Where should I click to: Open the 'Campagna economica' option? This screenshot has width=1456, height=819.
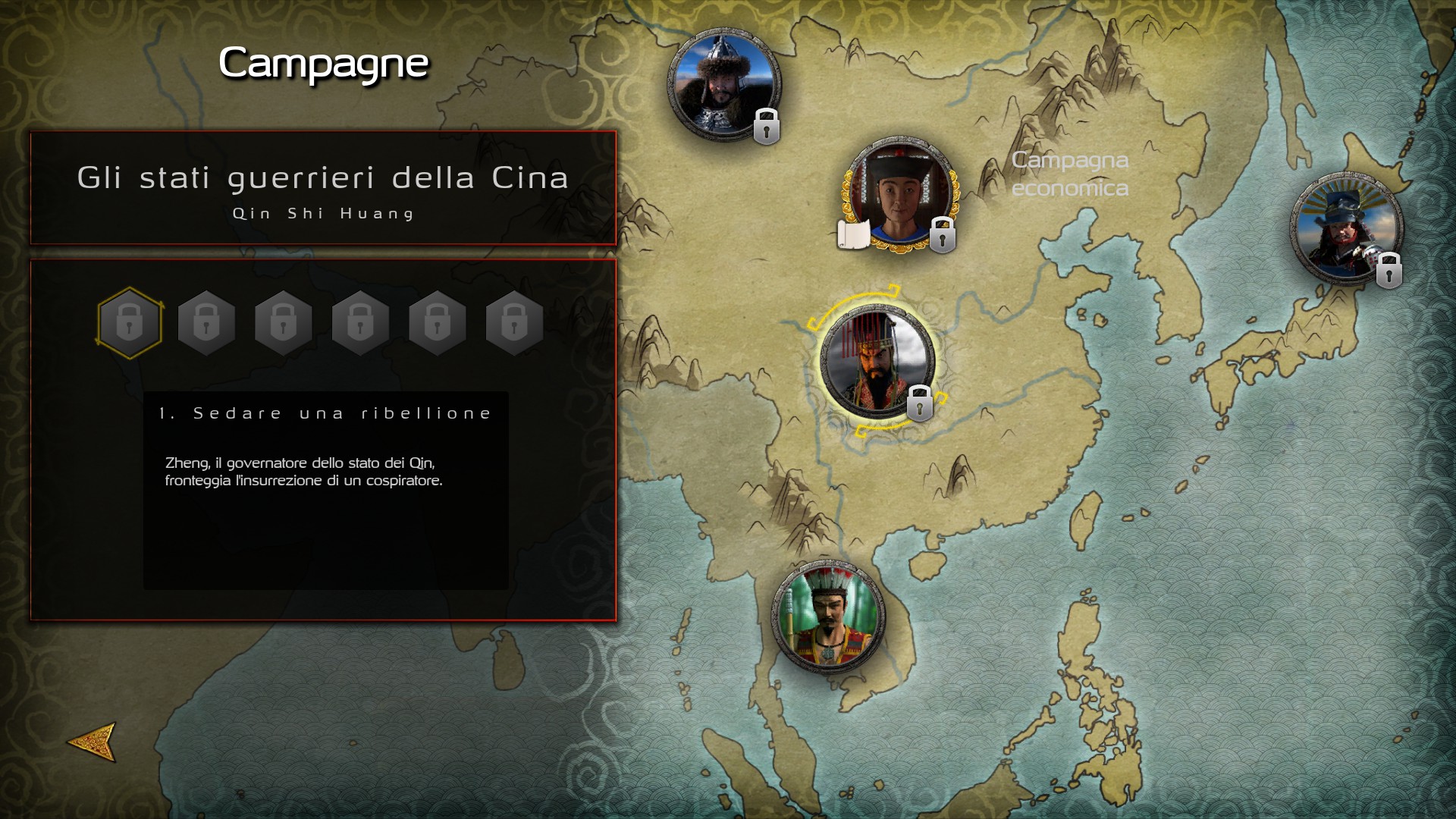pyautogui.click(x=1070, y=176)
